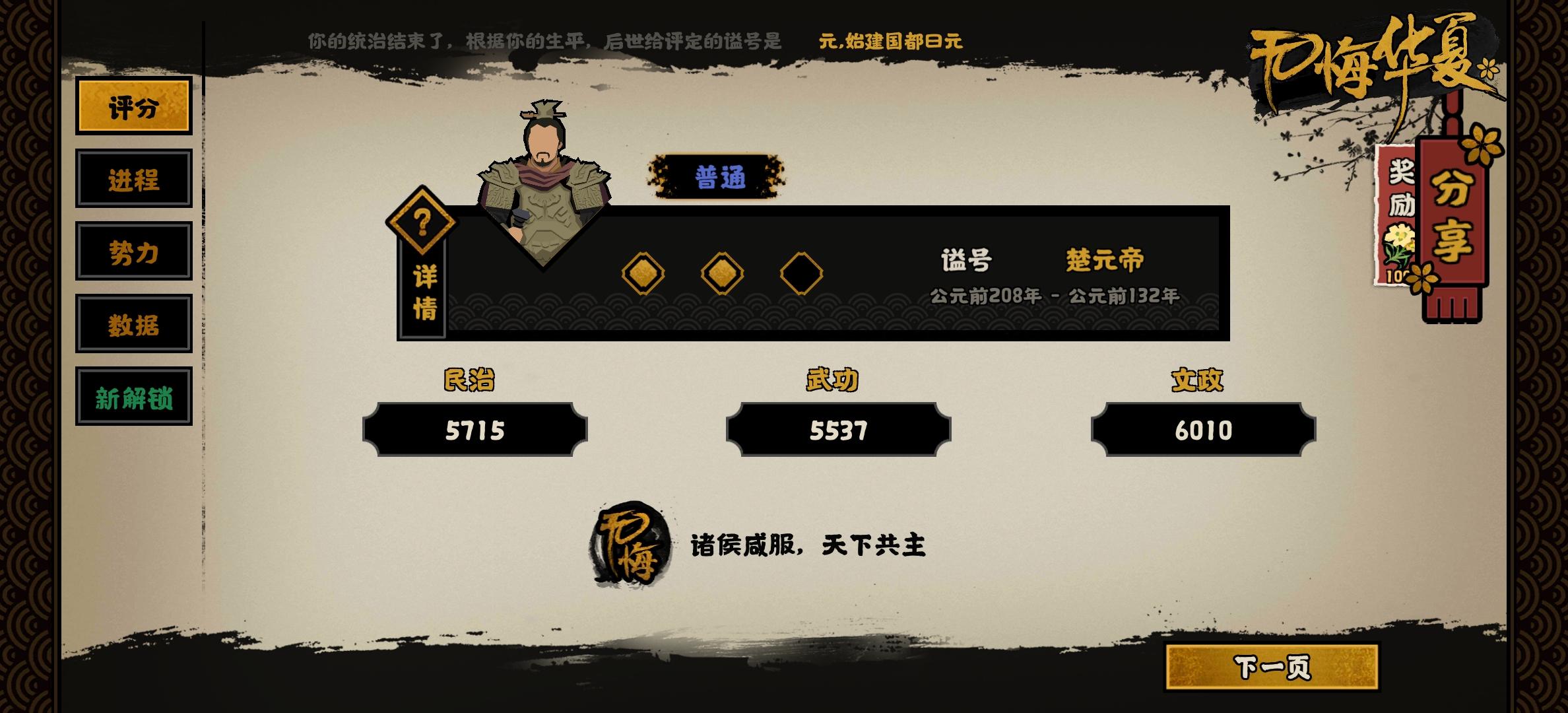Image resolution: width=1568 pixels, height=713 pixels.
Task: Select the 评分 tab
Action: point(133,107)
